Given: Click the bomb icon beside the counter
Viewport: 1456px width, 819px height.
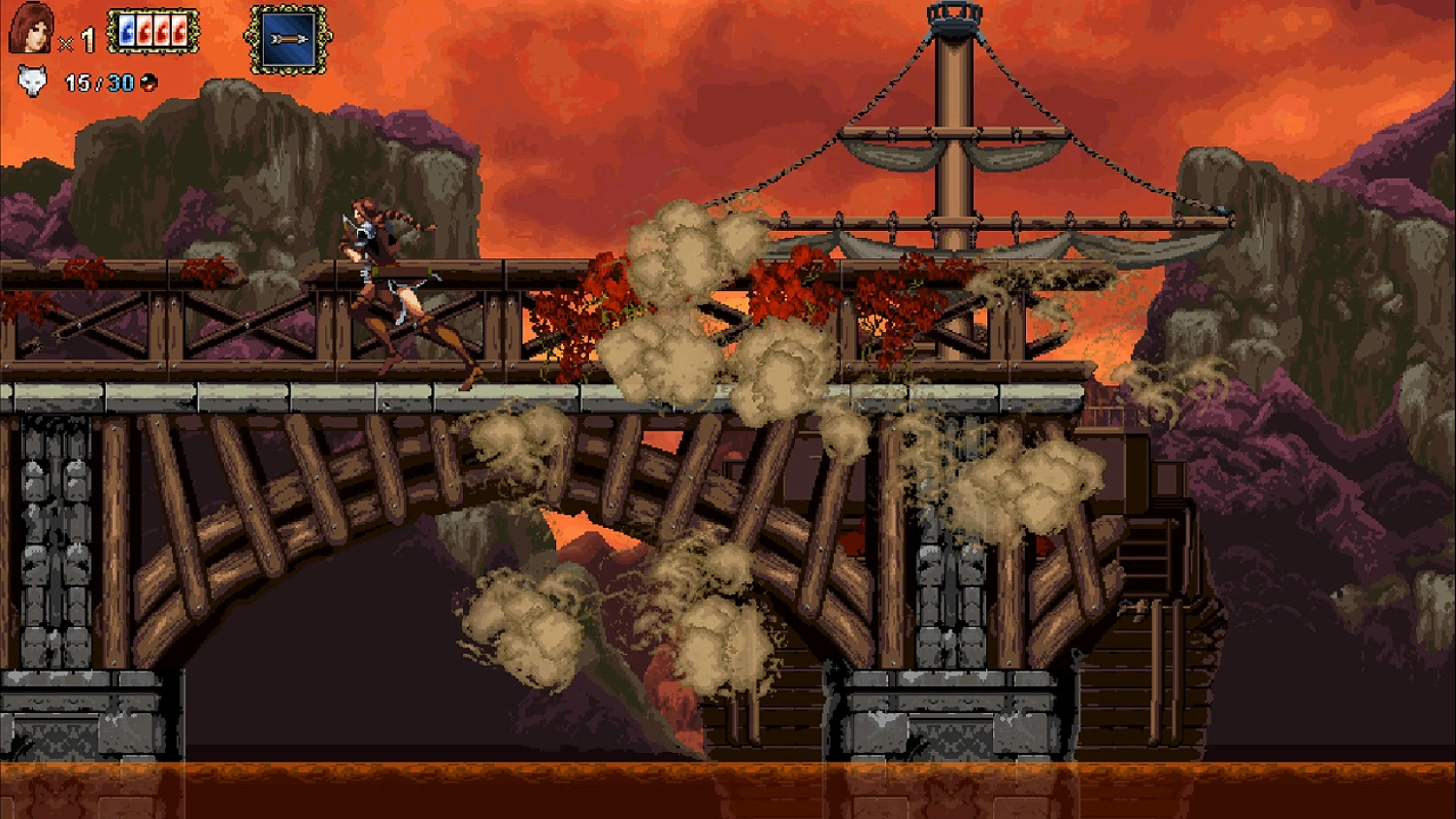Looking at the screenshot, I should [x=149, y=83].
